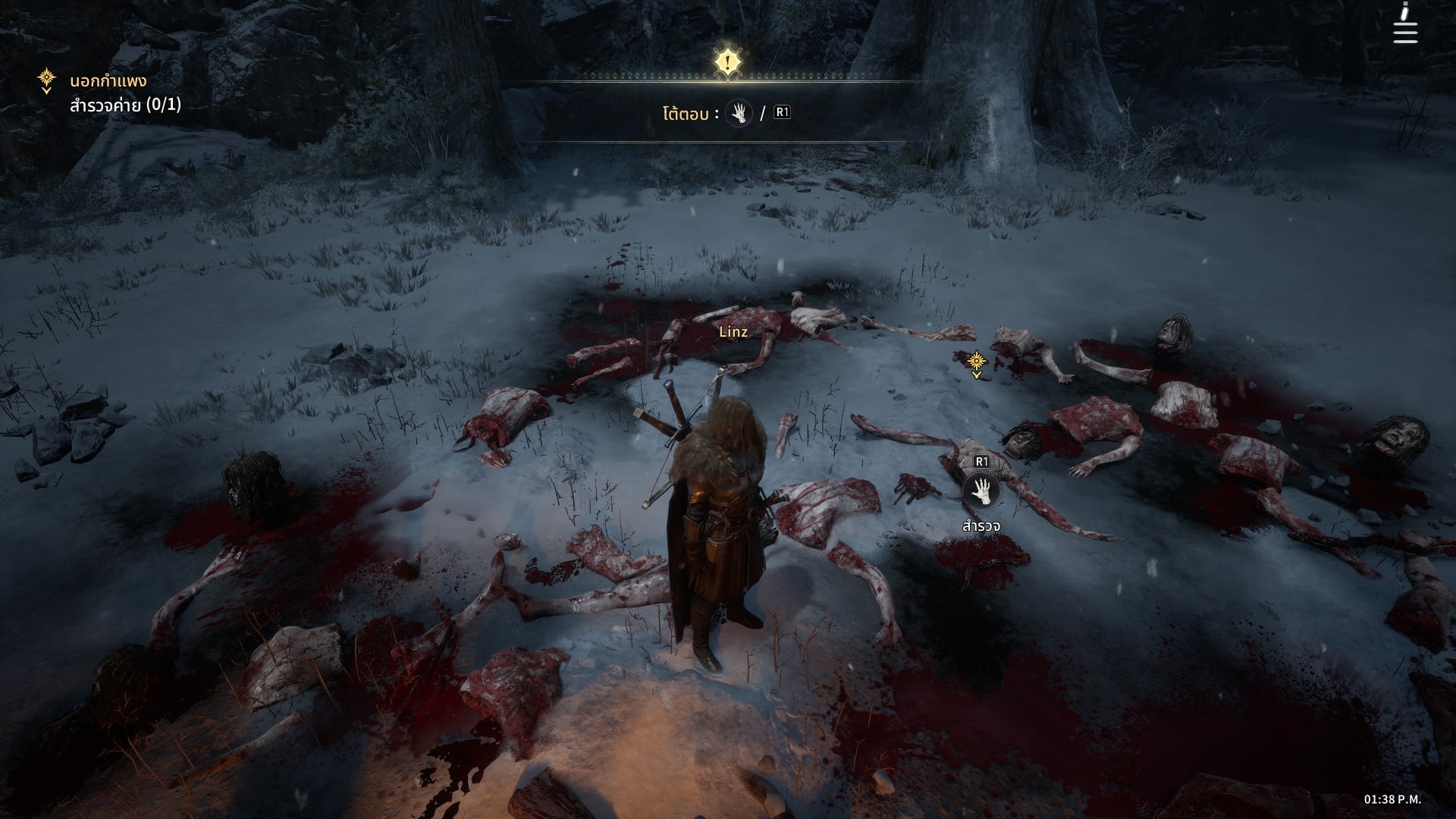Select the นอกกำแพง quest tracker
The width and height of the screenshot is (1456, 819).
108,81
